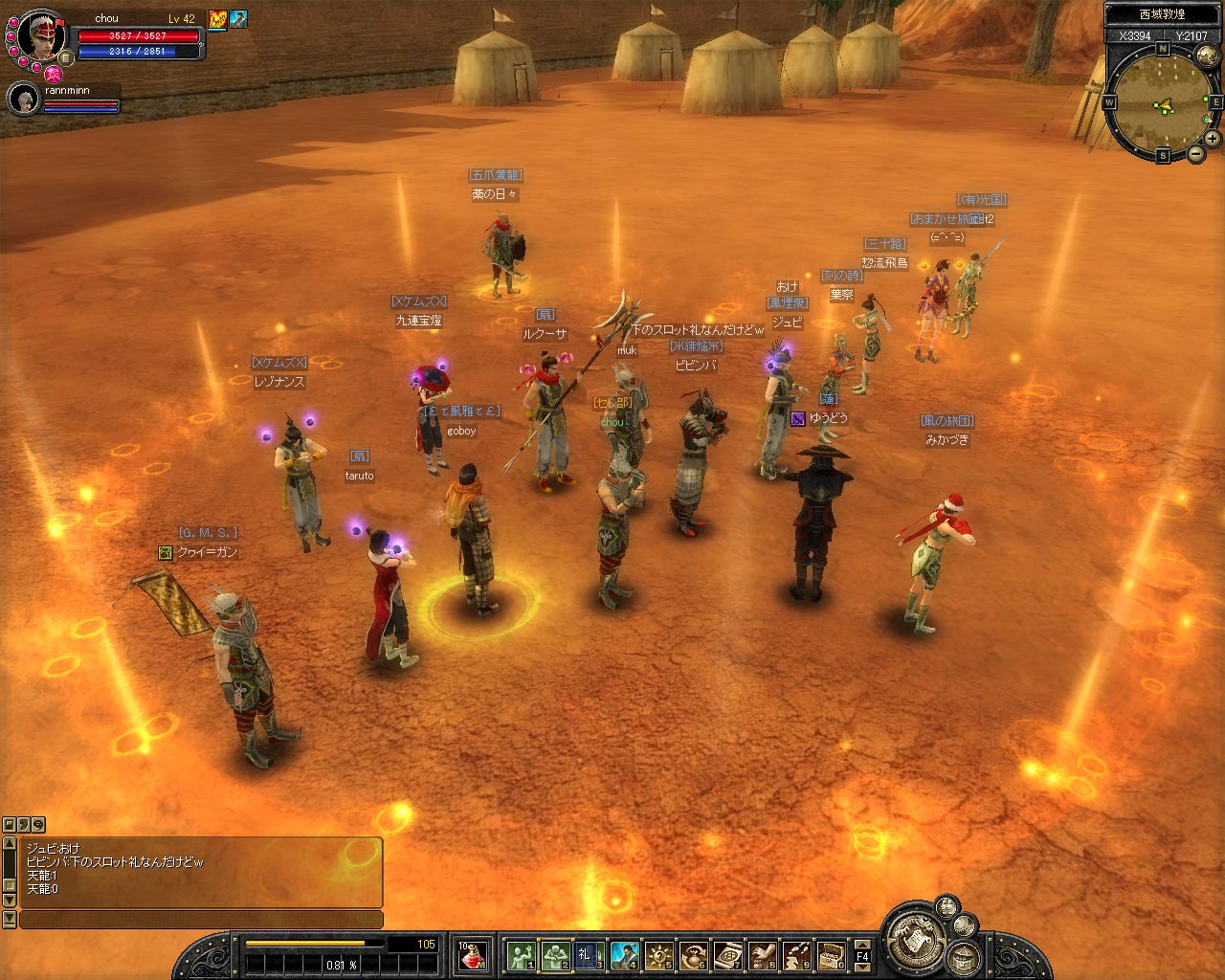This screenshot has height=980, width=1225.
Task: Activate the pouch icon in slot 6
Action: 693,955
